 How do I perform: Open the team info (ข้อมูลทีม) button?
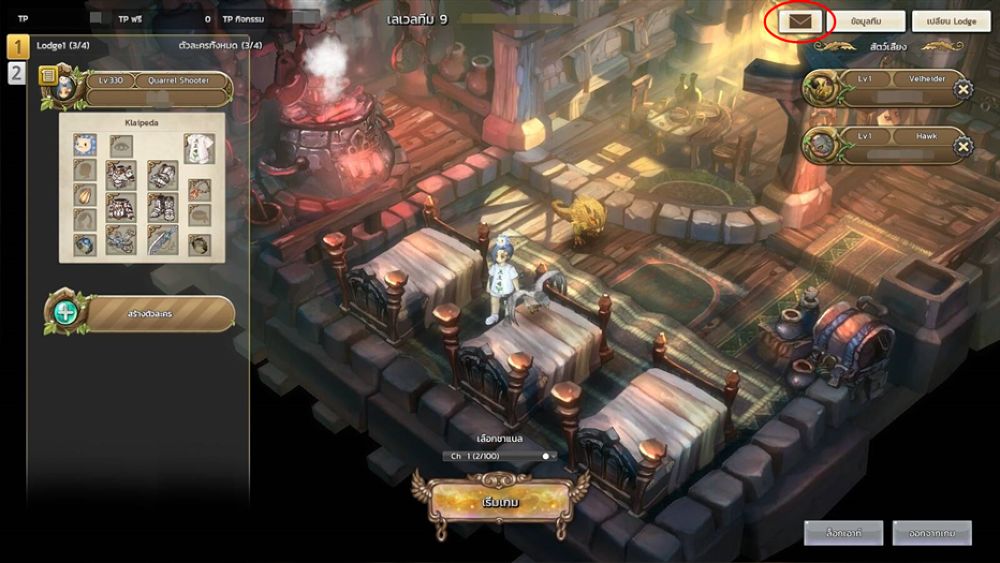click(864, 21)
